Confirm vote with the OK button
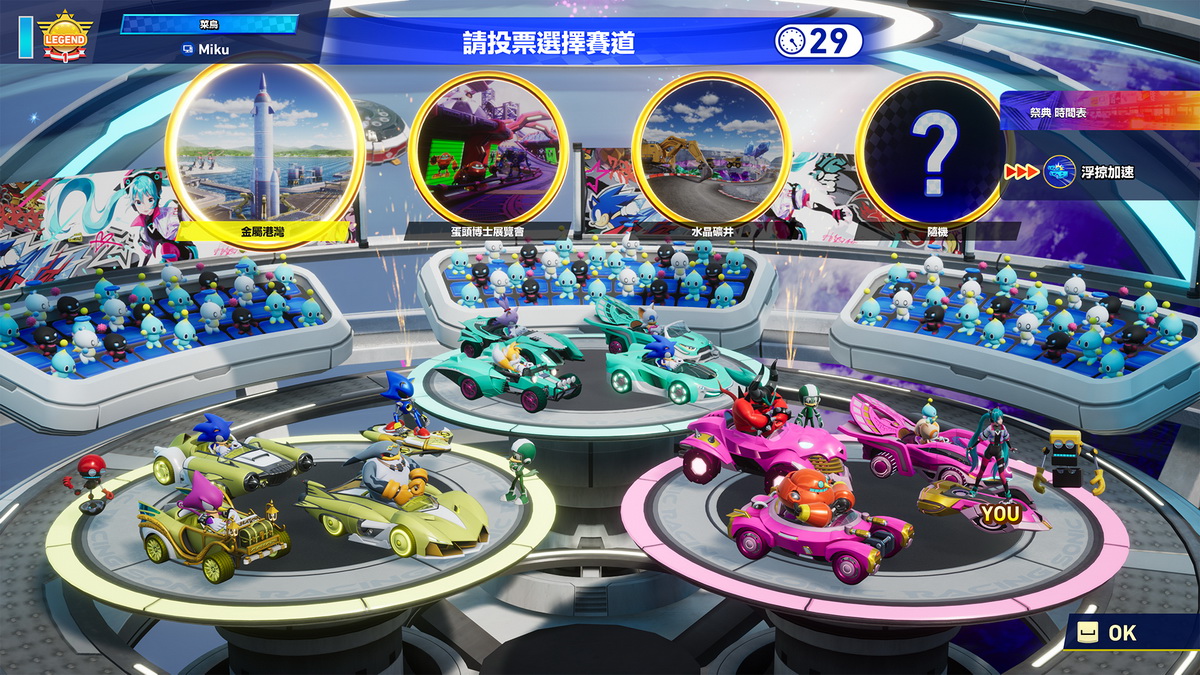 point(1110,632)
